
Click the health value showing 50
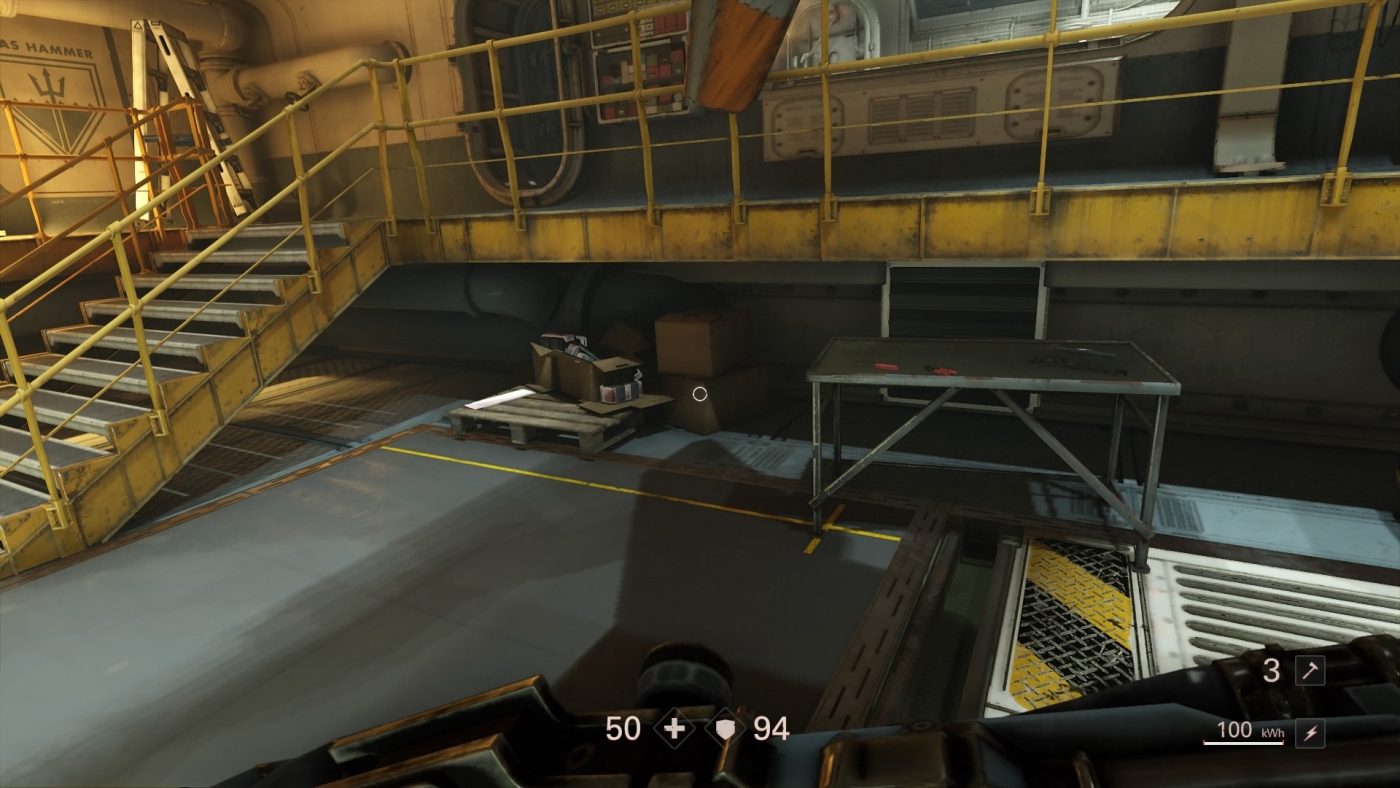(625, 728)
